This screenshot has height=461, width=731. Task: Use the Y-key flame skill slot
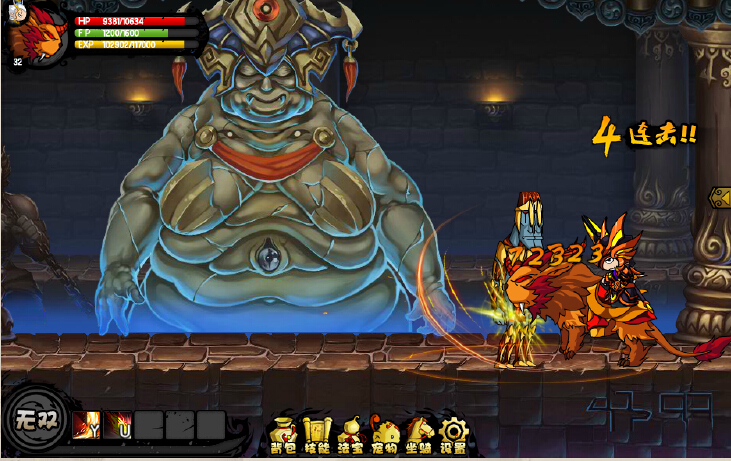coord(85,425)
